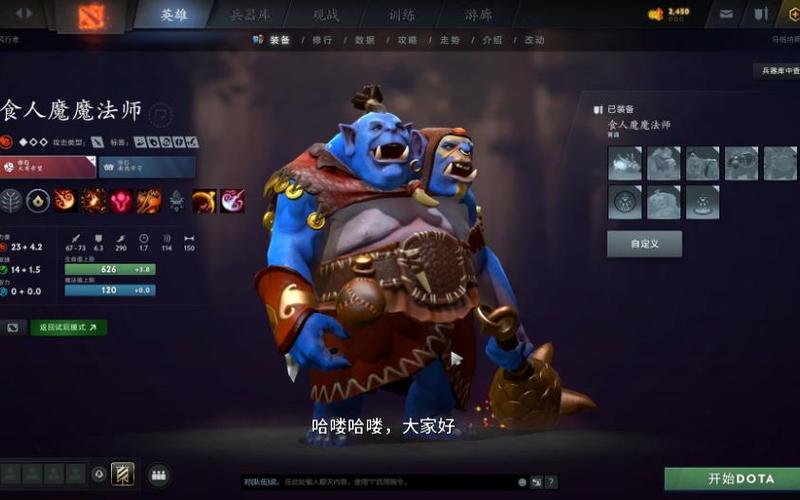Click the green 返回试玩模式 button
This screenshot has width=800, height=500.
pos(69,327)
